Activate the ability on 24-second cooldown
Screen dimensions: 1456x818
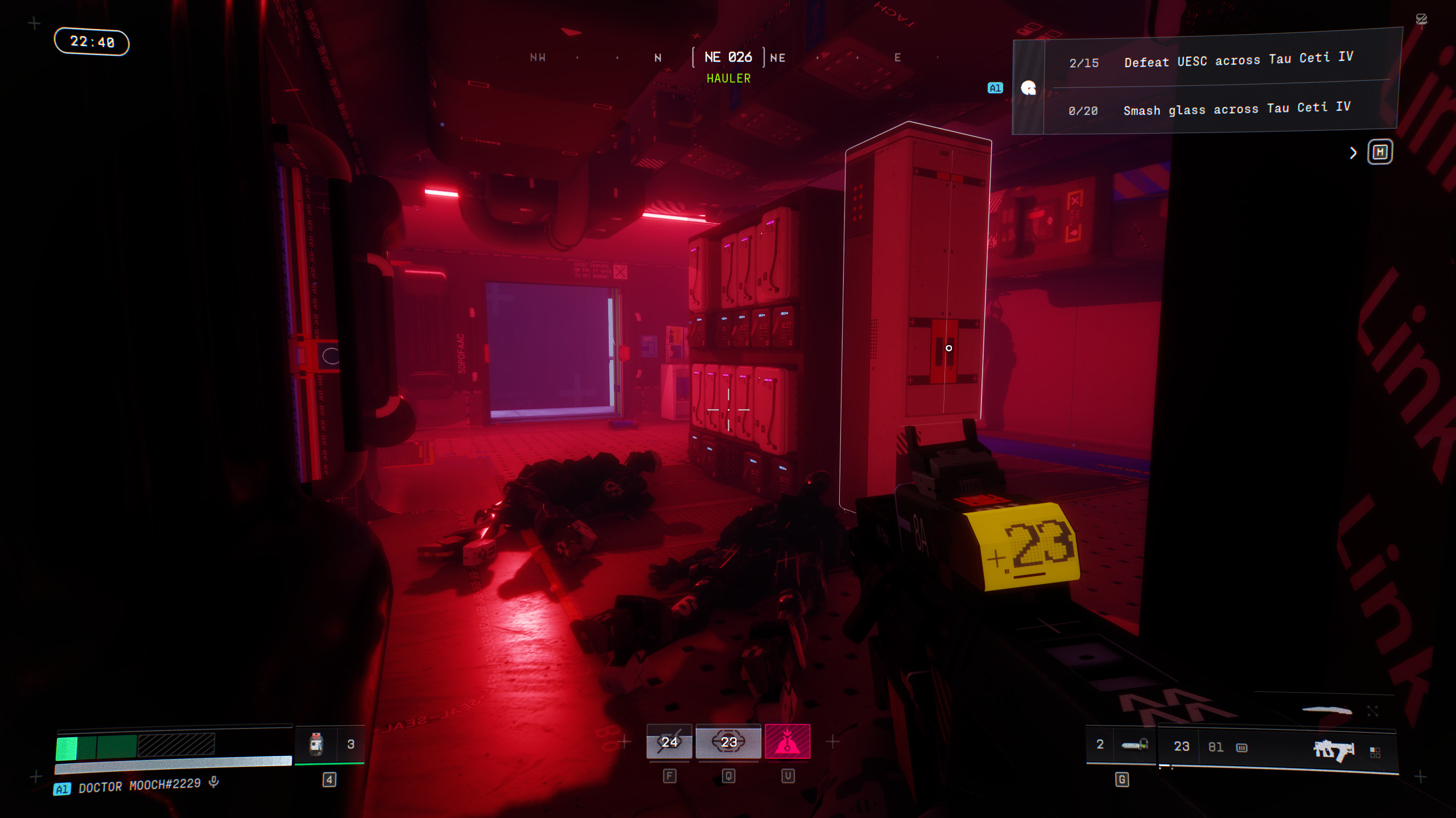[669, 742]
